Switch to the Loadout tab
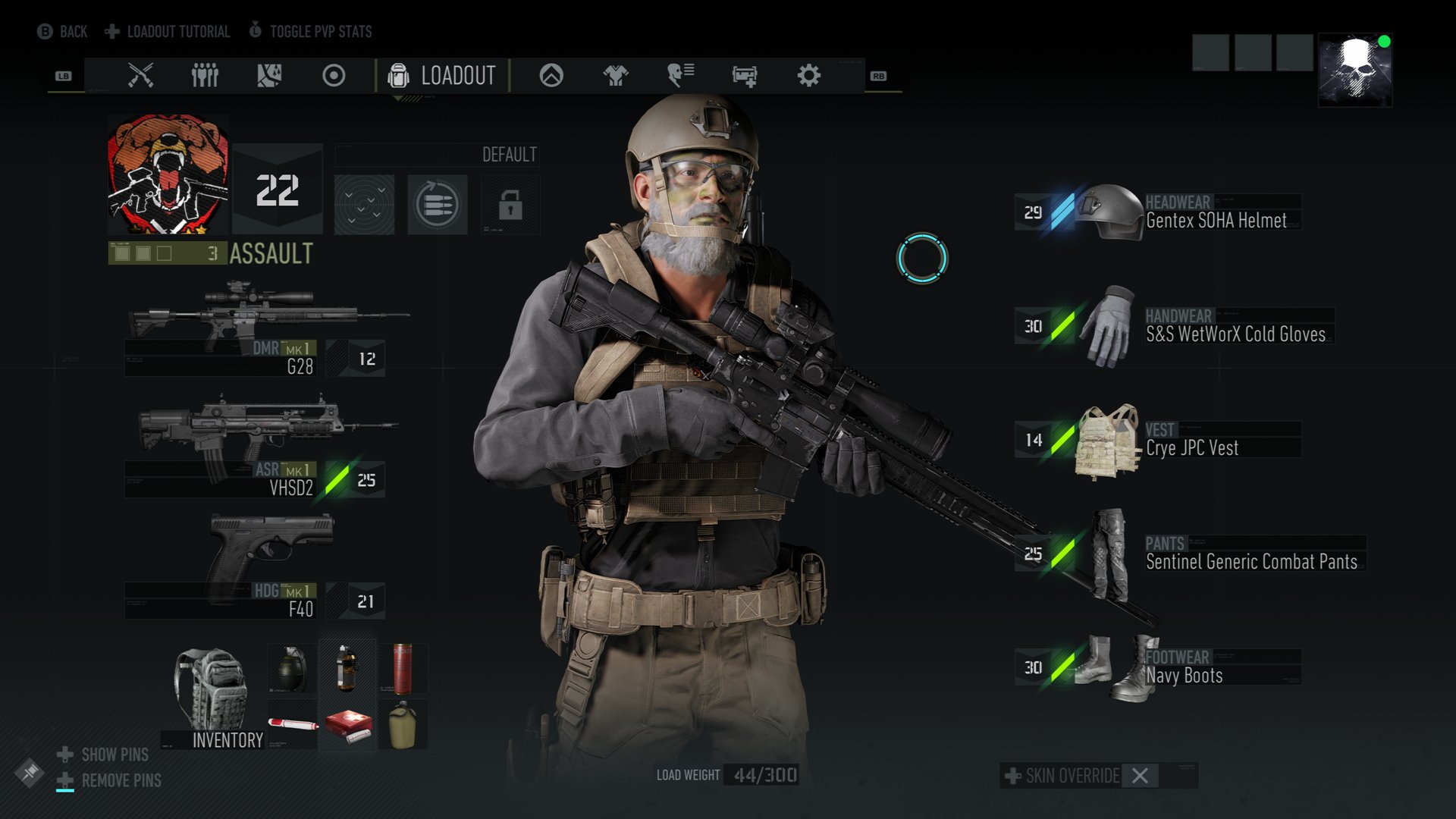The width and height of the screenshot is (1456, 819). [x=442, y=76]
